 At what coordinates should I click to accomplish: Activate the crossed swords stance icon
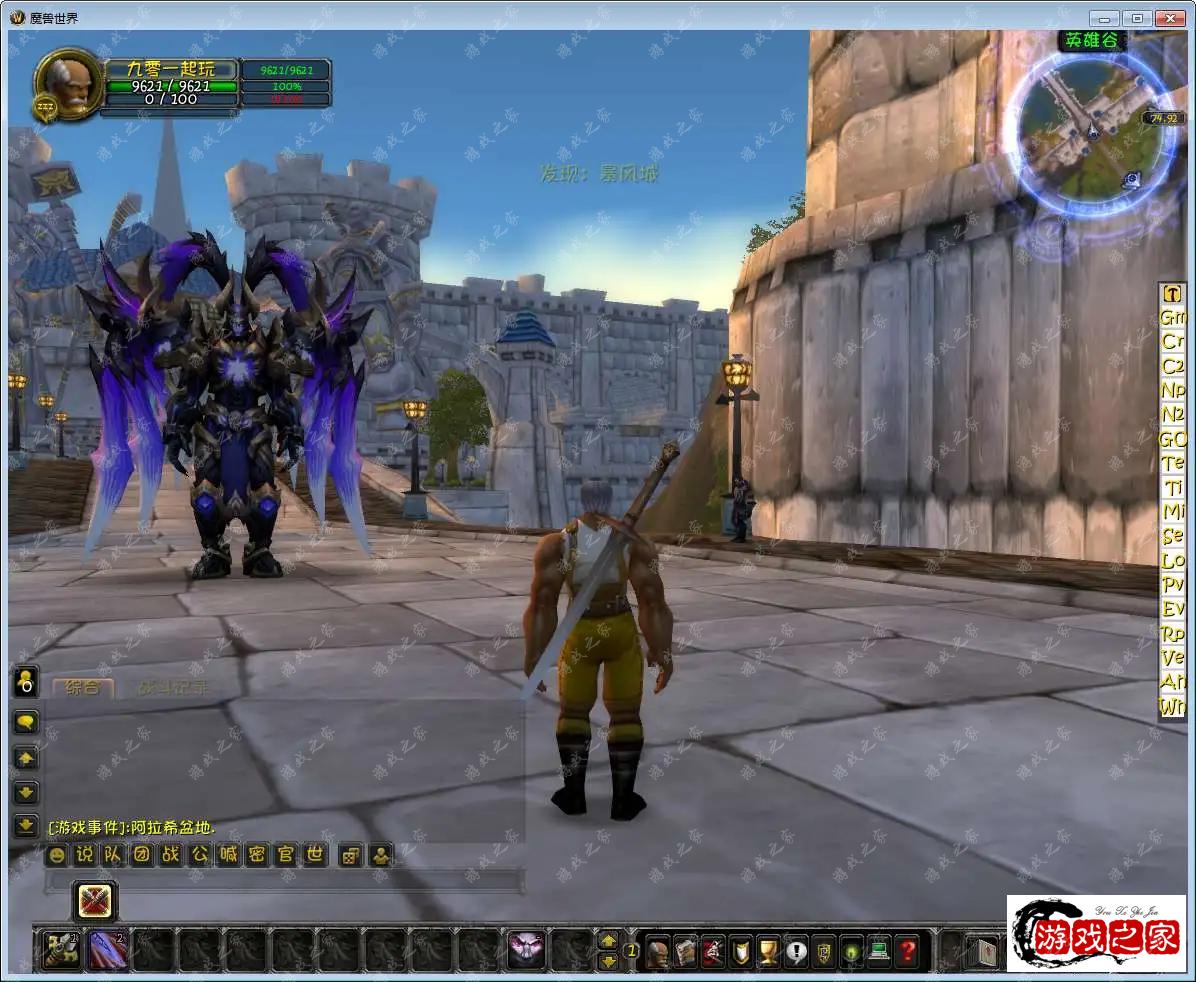(x=96, y=901)
